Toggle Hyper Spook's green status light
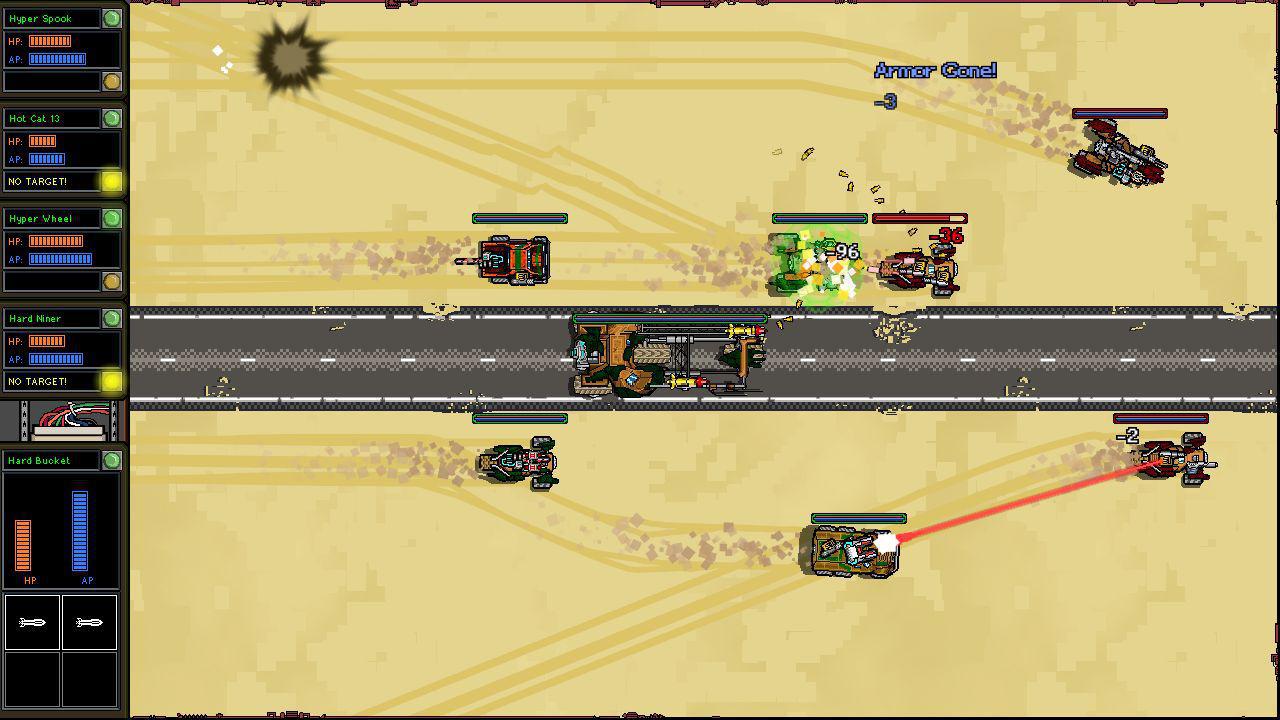1280x720 pixels. (x=112, y=18)
